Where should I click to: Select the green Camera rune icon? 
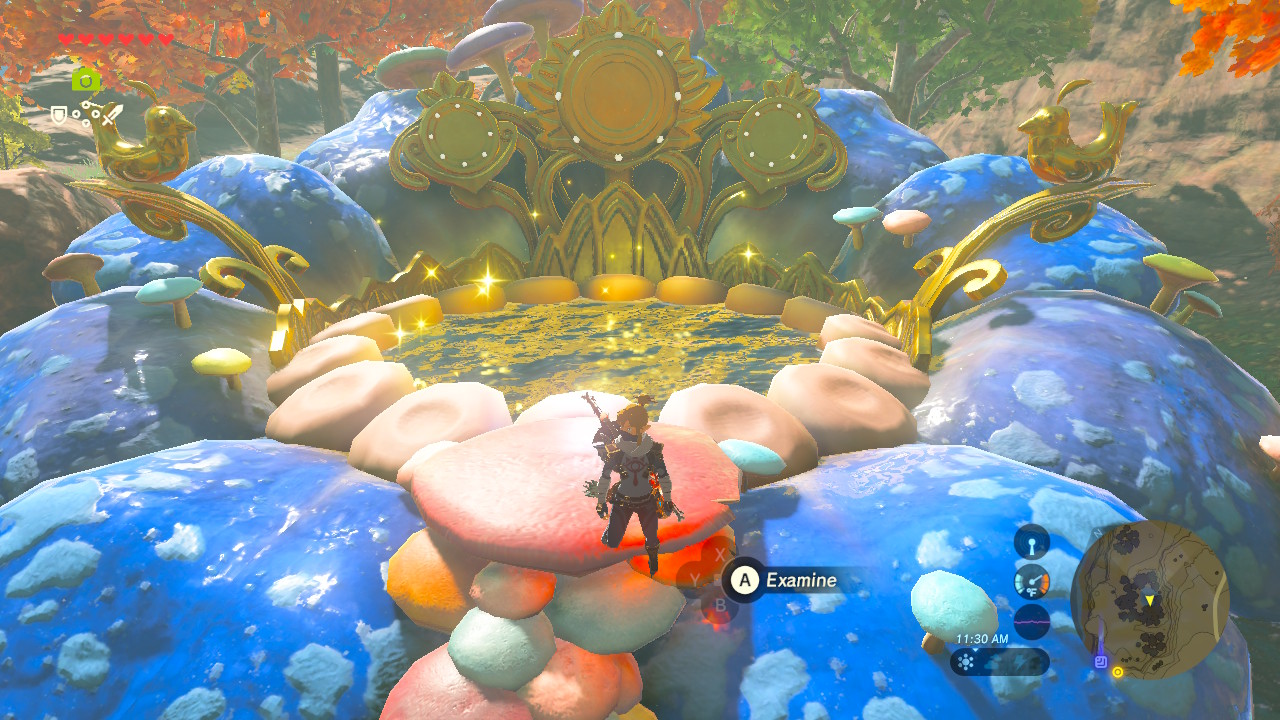[x=86, y=80]
